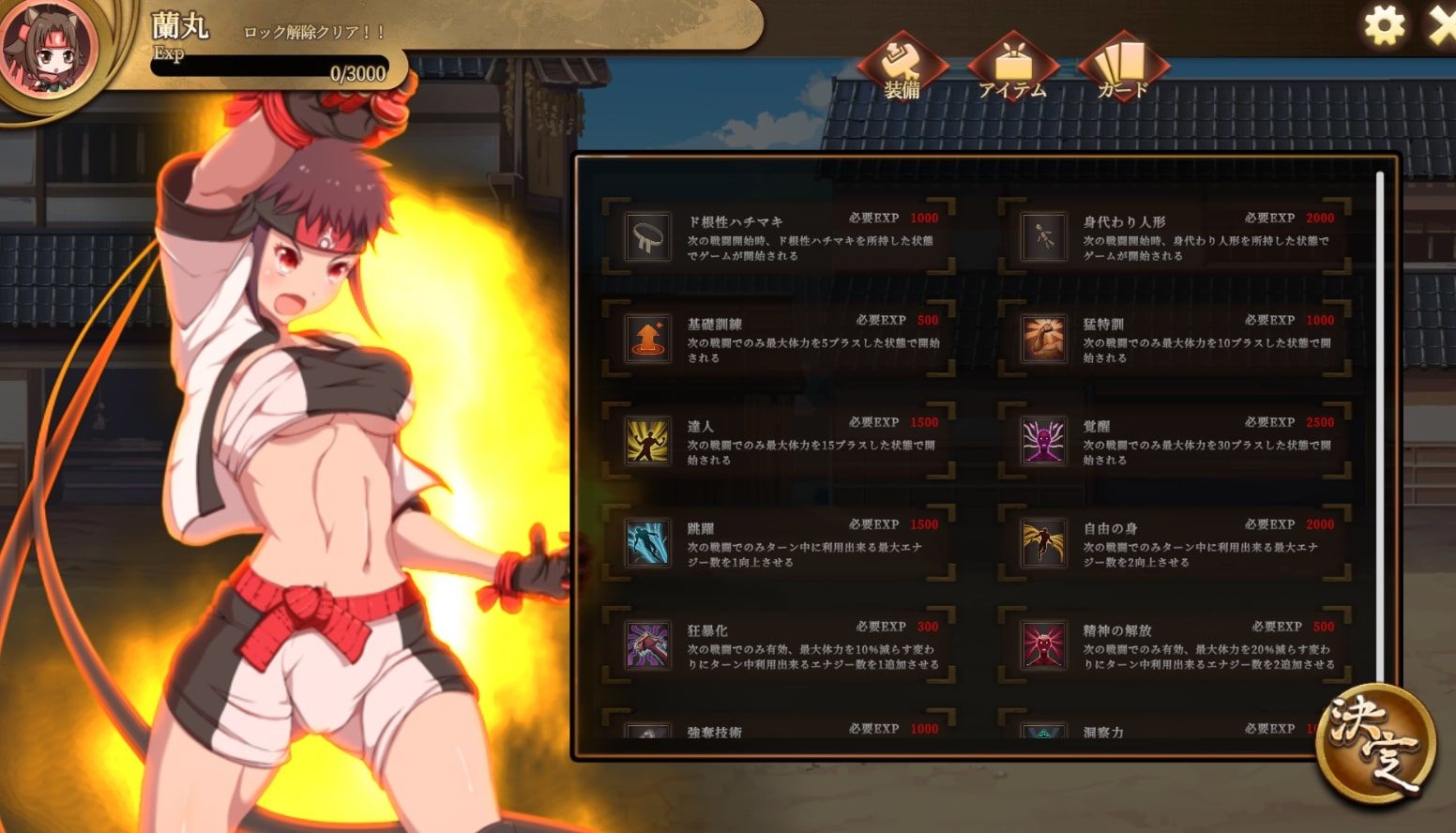Select the 身代わり人形 substitute doll icon

click(1041, 236)
